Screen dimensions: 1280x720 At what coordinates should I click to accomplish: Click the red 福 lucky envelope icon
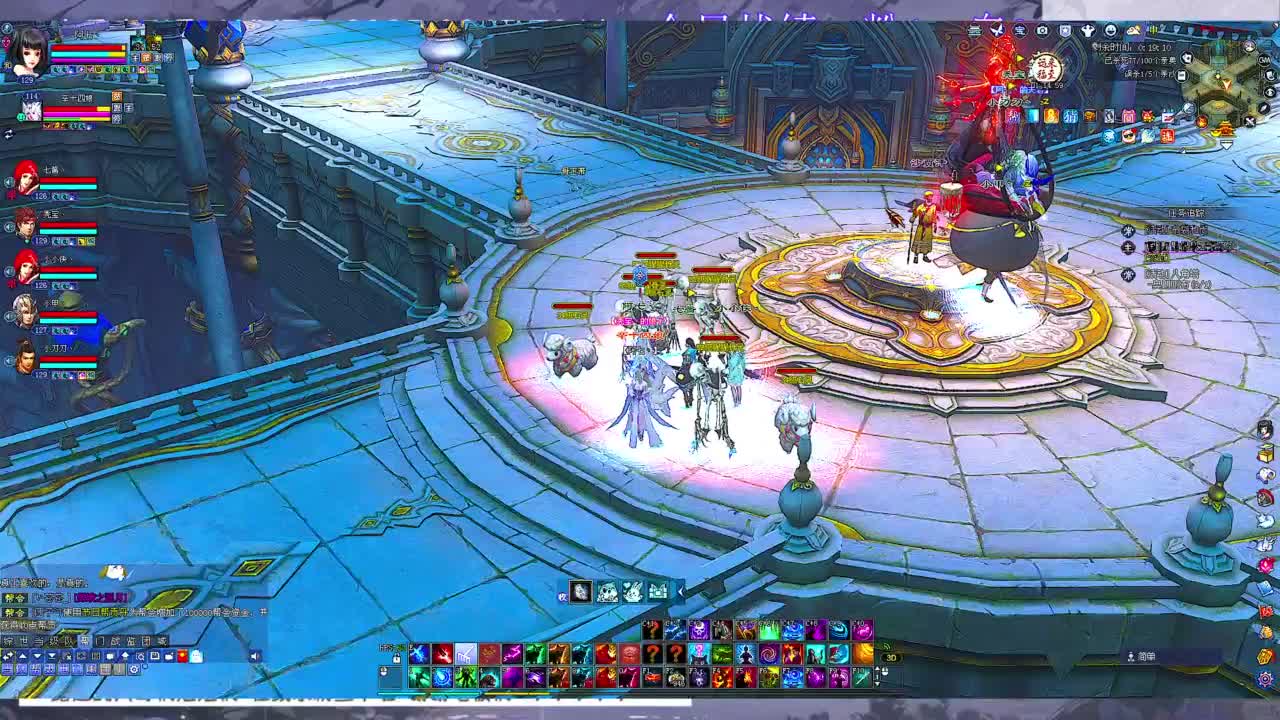point(1166,134)
